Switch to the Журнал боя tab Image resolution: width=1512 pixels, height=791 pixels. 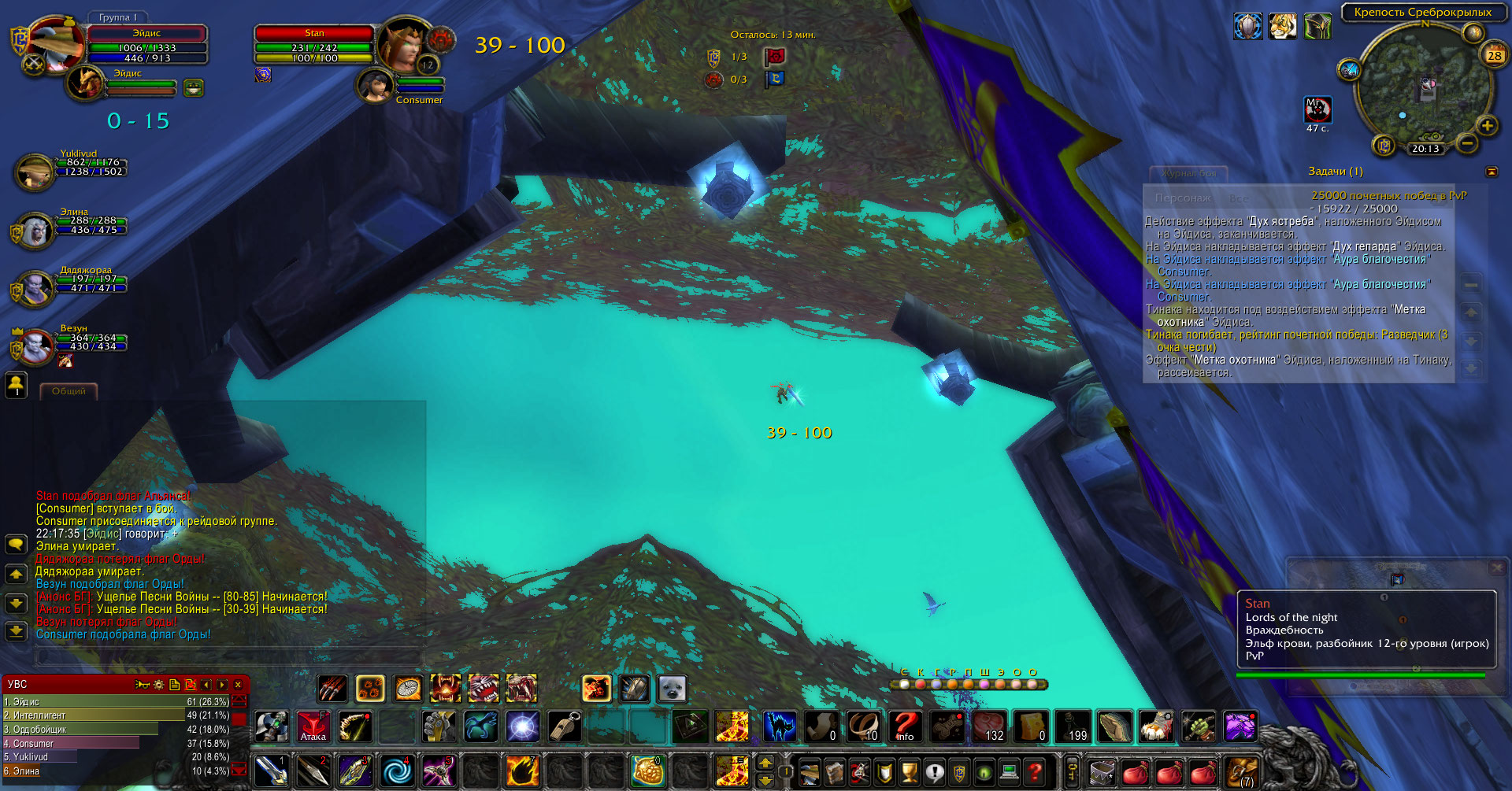point(1190,173)
